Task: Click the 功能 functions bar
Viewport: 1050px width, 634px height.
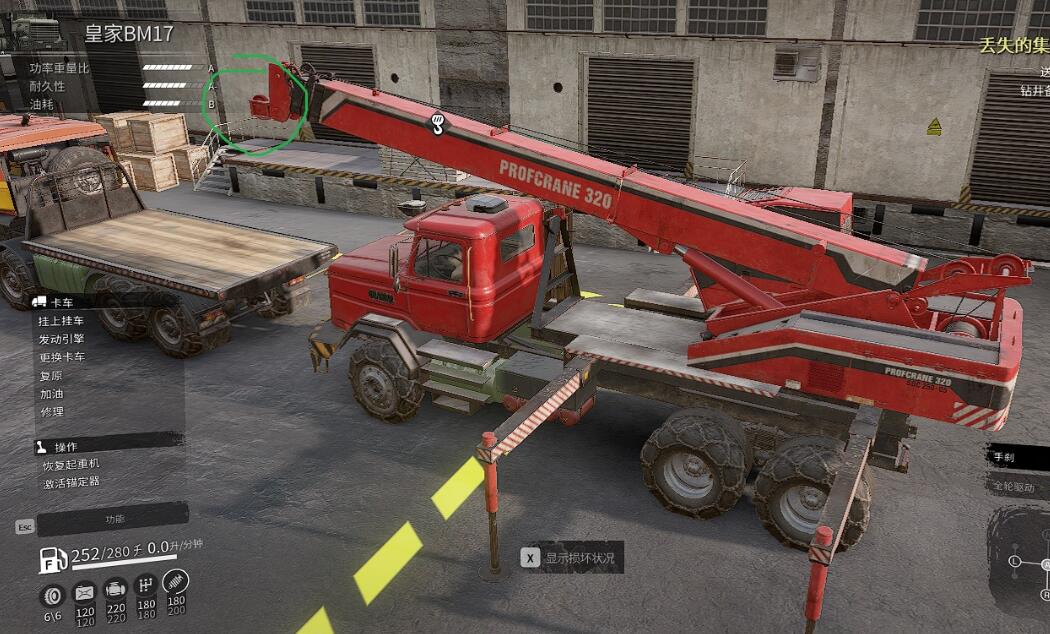Action: (x=113, y=519)
